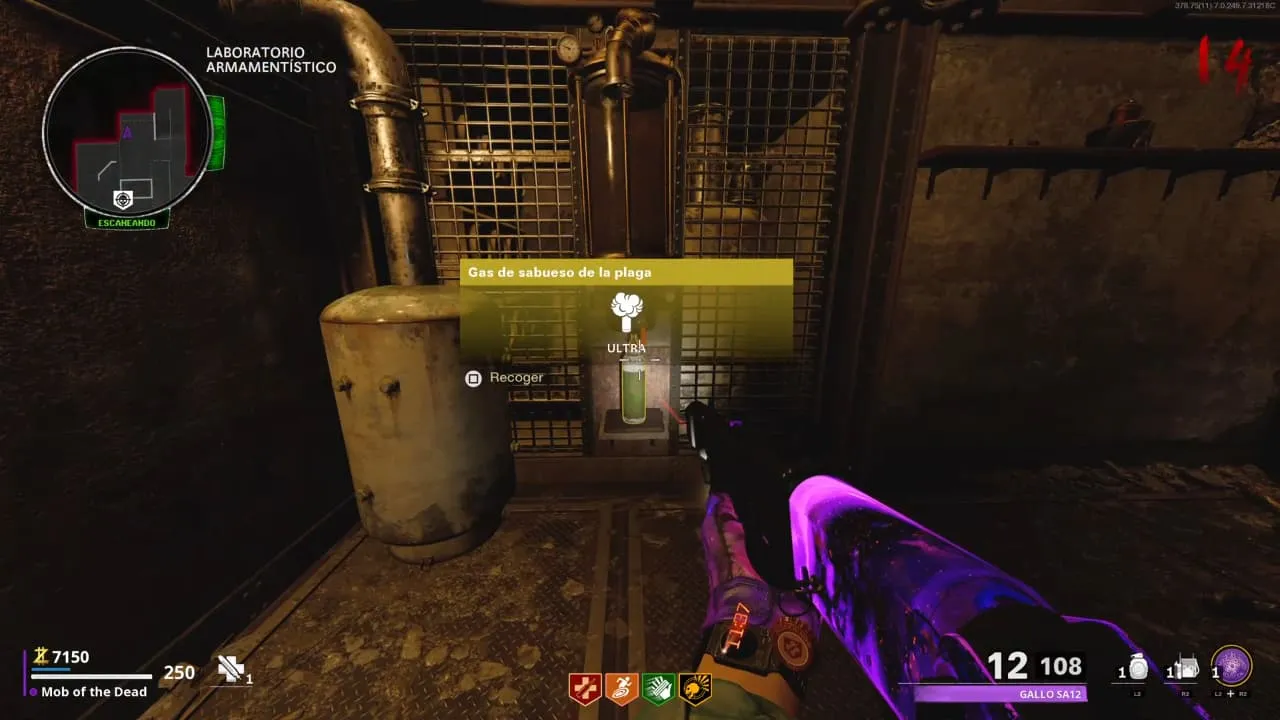Select the yellow sunburst skull perk icon

click(694, 688)
